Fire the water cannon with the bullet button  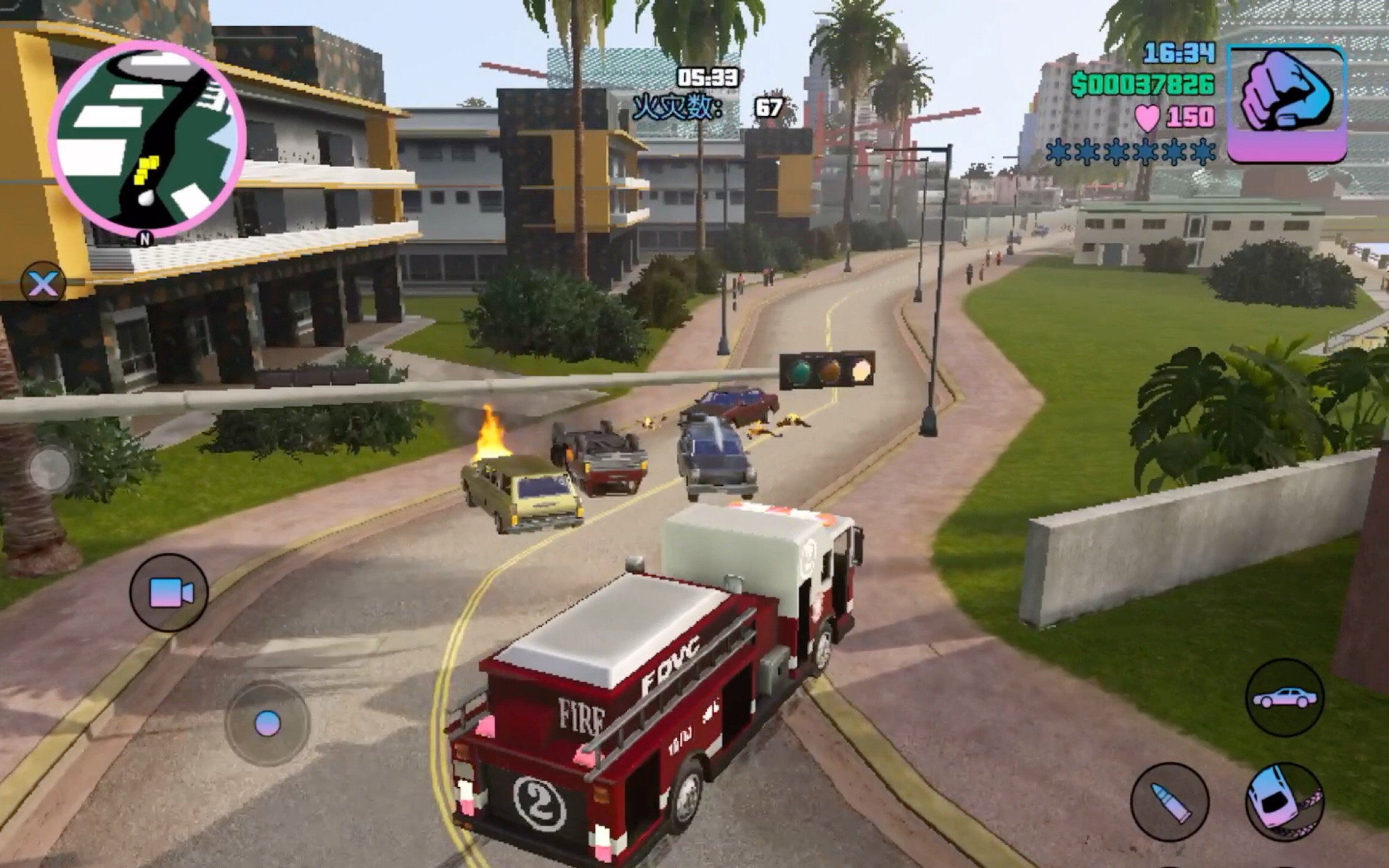(1170, 802)
